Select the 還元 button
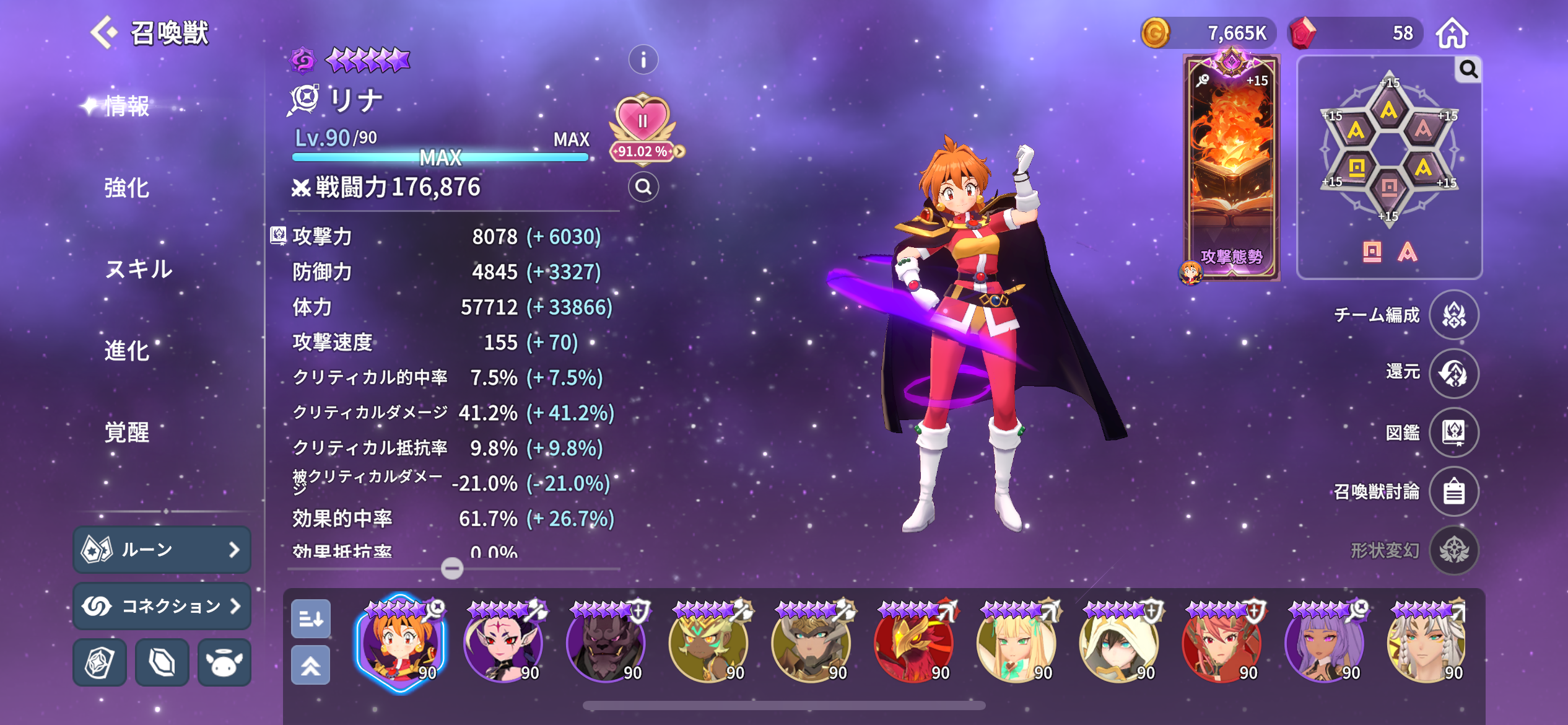 coord(1453,374)
